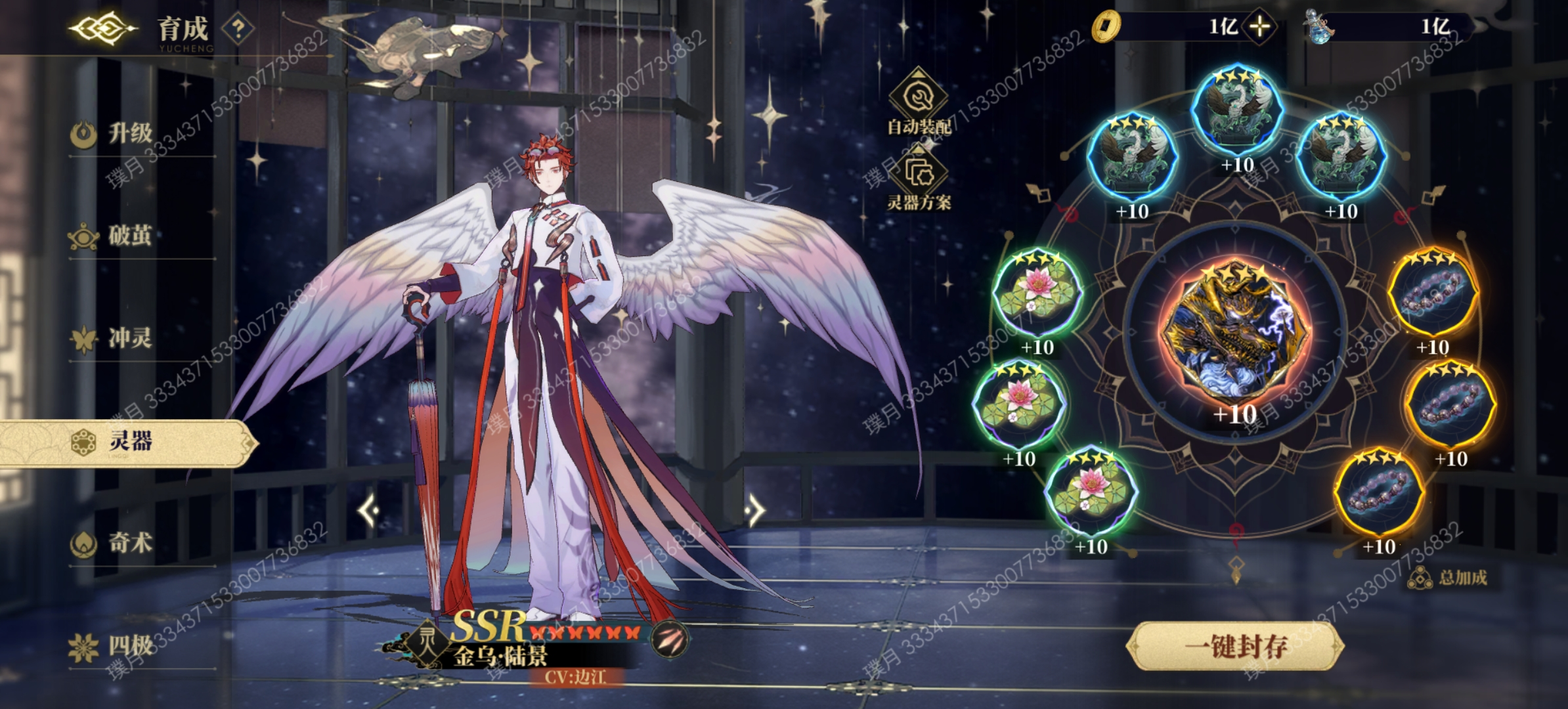
Task: Select the topmost crane artifact slot
Action: tap(1236, 108)
